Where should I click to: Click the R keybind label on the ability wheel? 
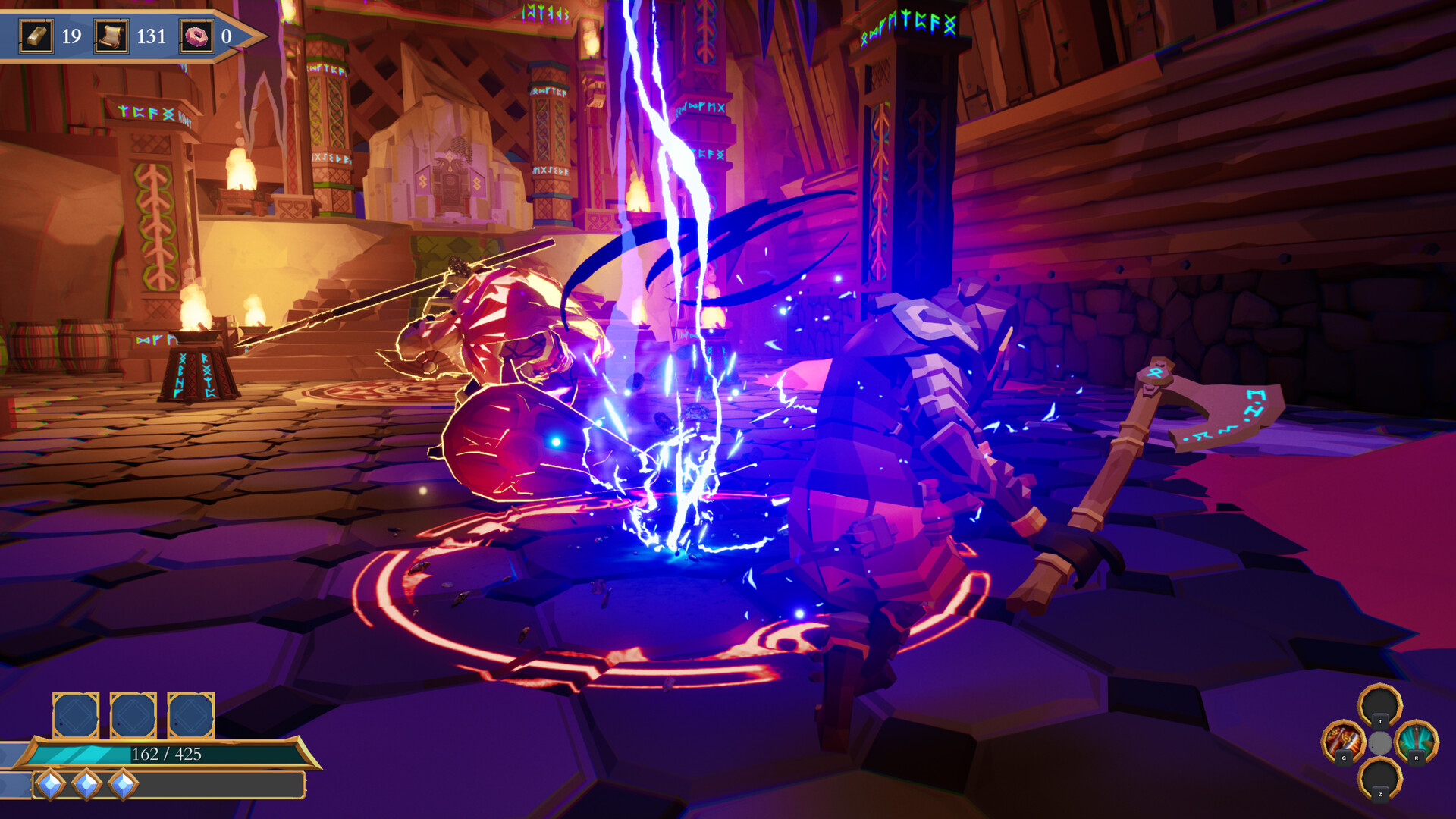[x=1417, y=758]
